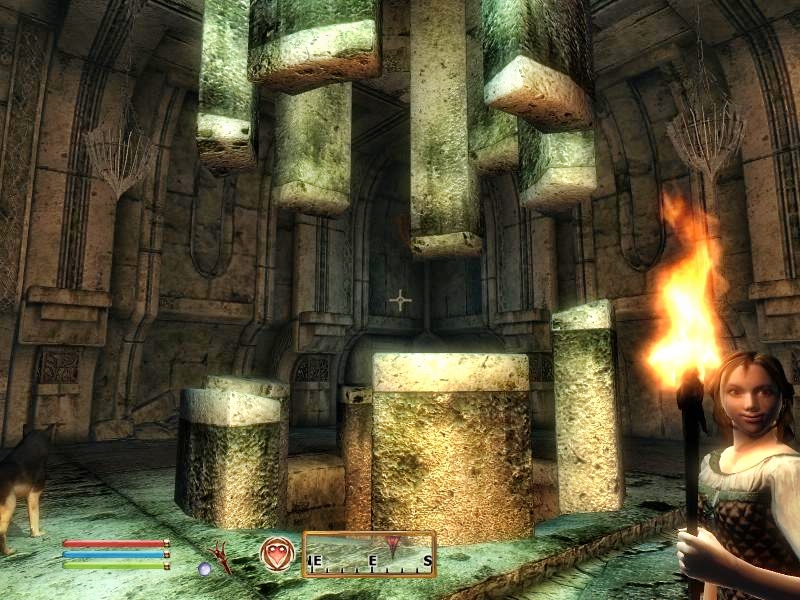Click the red claw weapon icon
Viewport: 800px width, 600px height.
pos(221,557)
